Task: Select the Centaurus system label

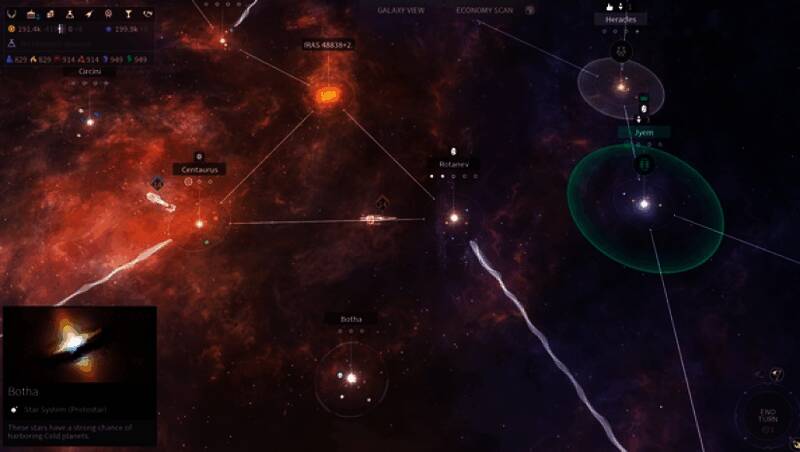Action: click(198, 170)
